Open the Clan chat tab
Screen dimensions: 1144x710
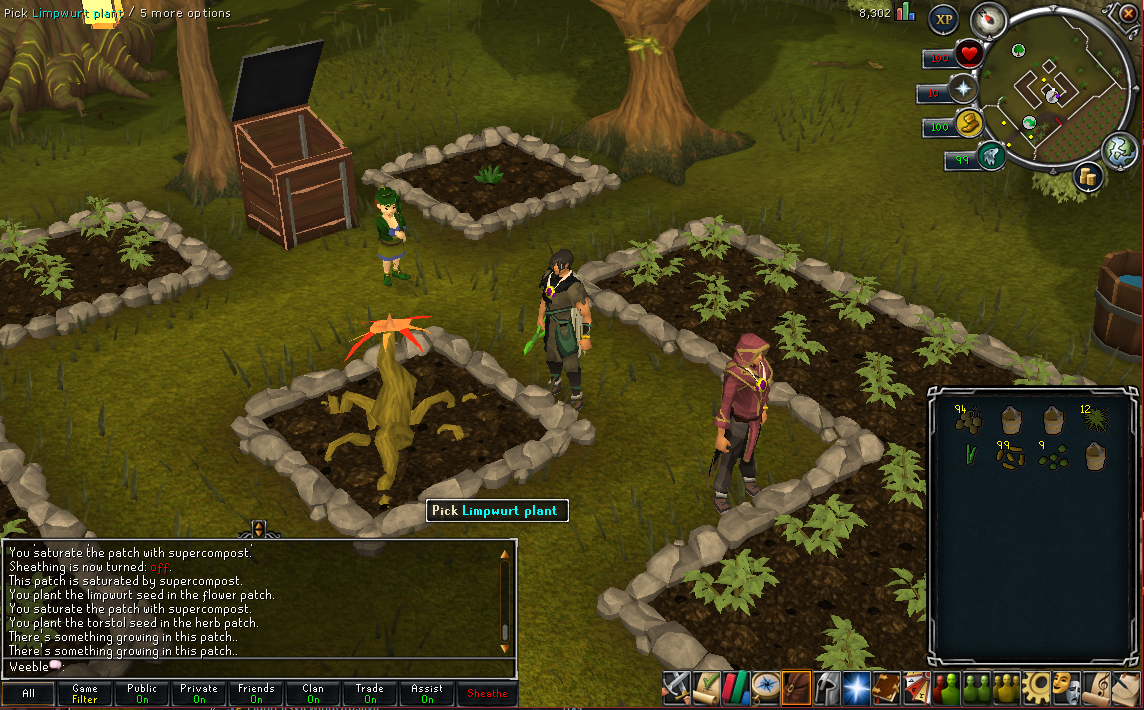point(313,694)
